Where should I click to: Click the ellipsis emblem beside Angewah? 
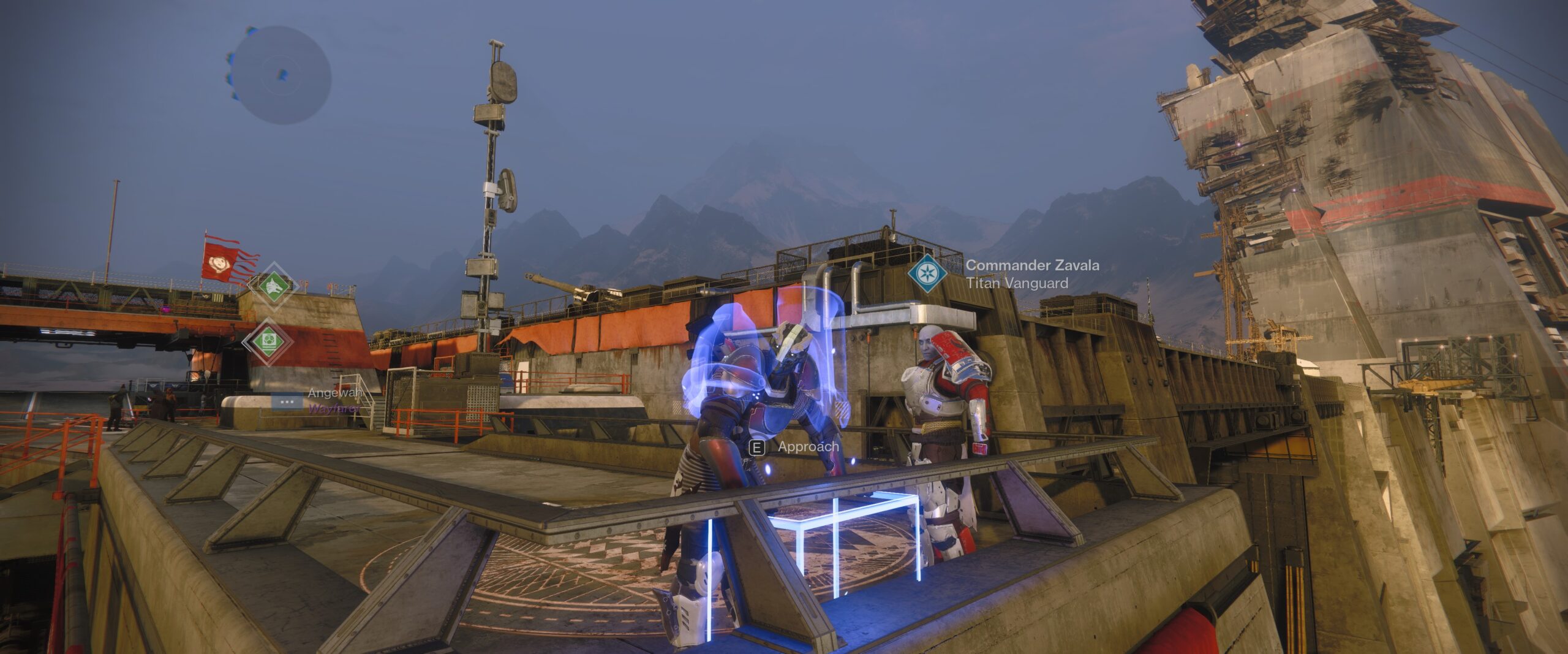(x=287, y=402)
